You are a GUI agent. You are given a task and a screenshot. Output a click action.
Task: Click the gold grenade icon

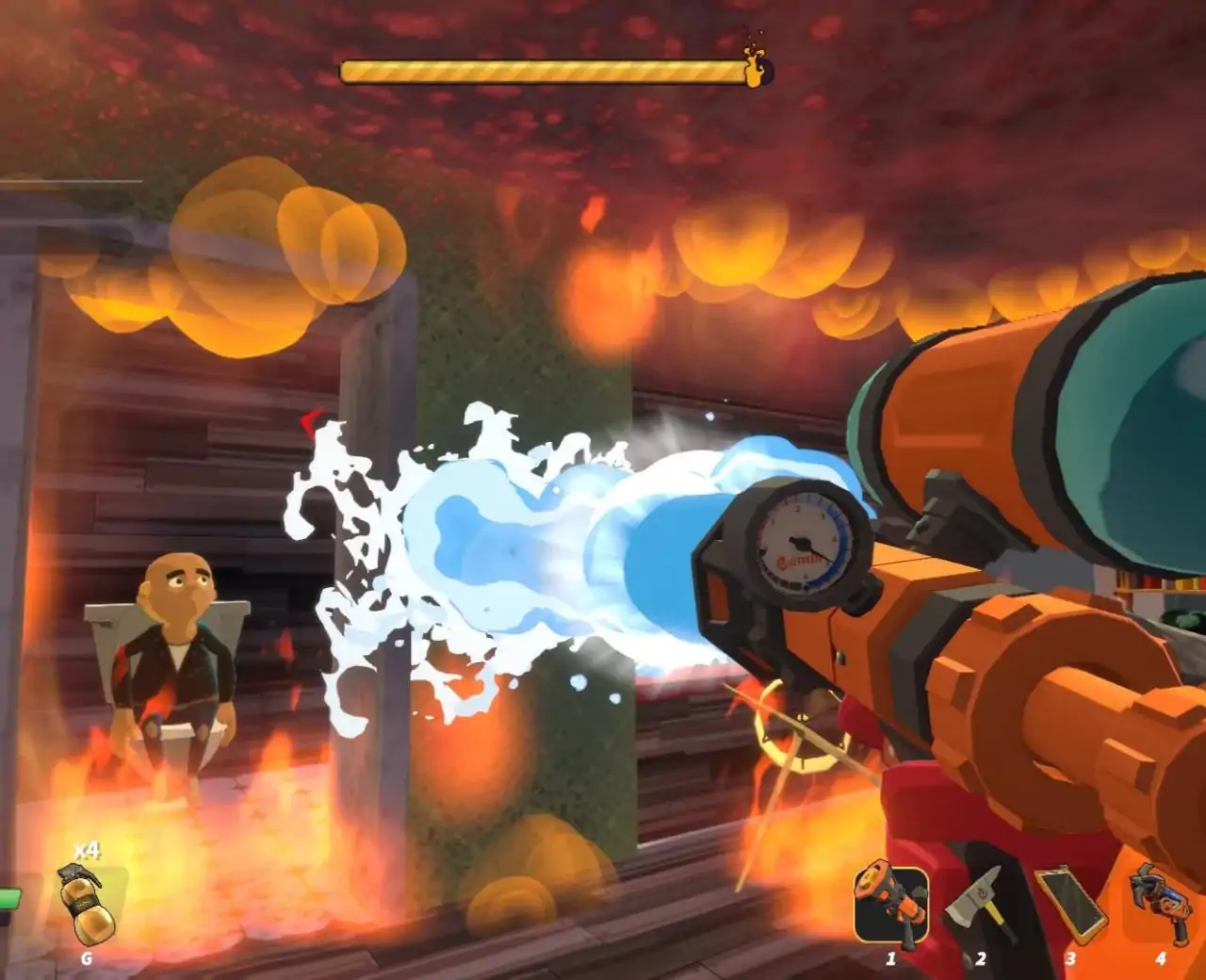[x=87, y=905]
